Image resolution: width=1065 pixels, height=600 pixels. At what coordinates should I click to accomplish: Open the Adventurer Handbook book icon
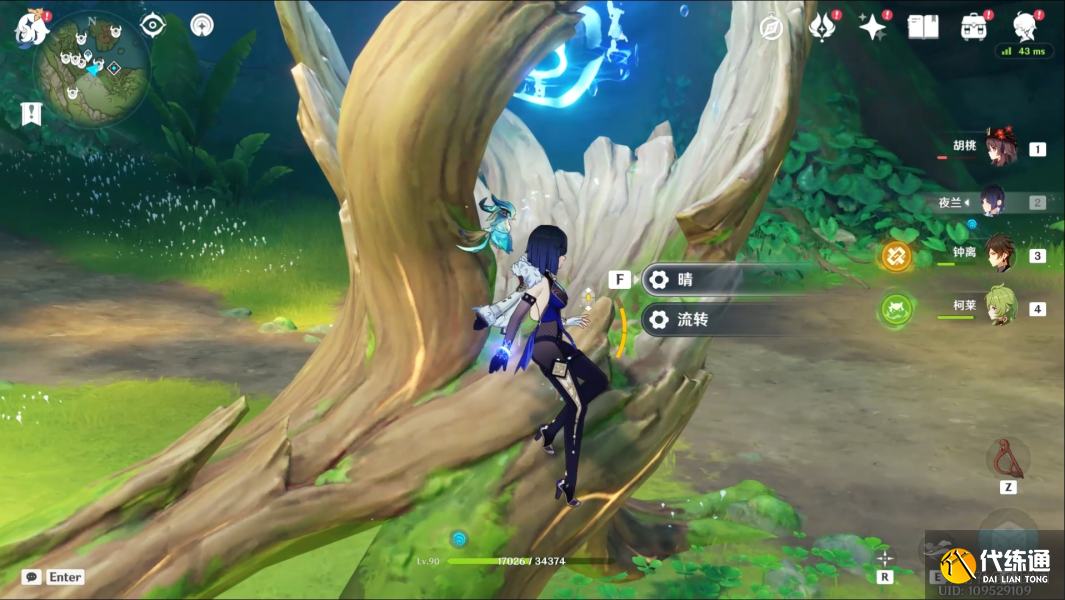coord(922,27)
